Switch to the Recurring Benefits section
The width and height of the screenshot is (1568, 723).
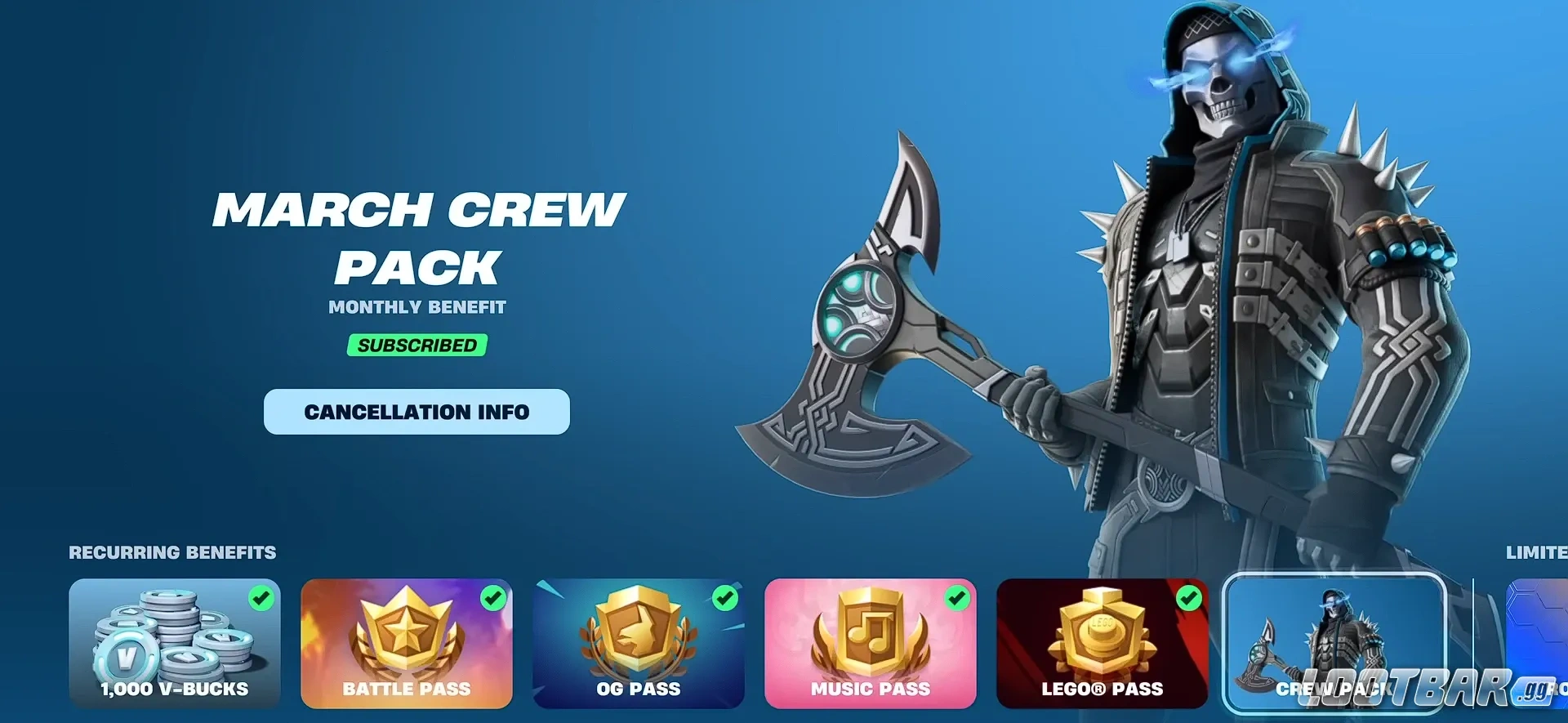(x=171, y=552)
